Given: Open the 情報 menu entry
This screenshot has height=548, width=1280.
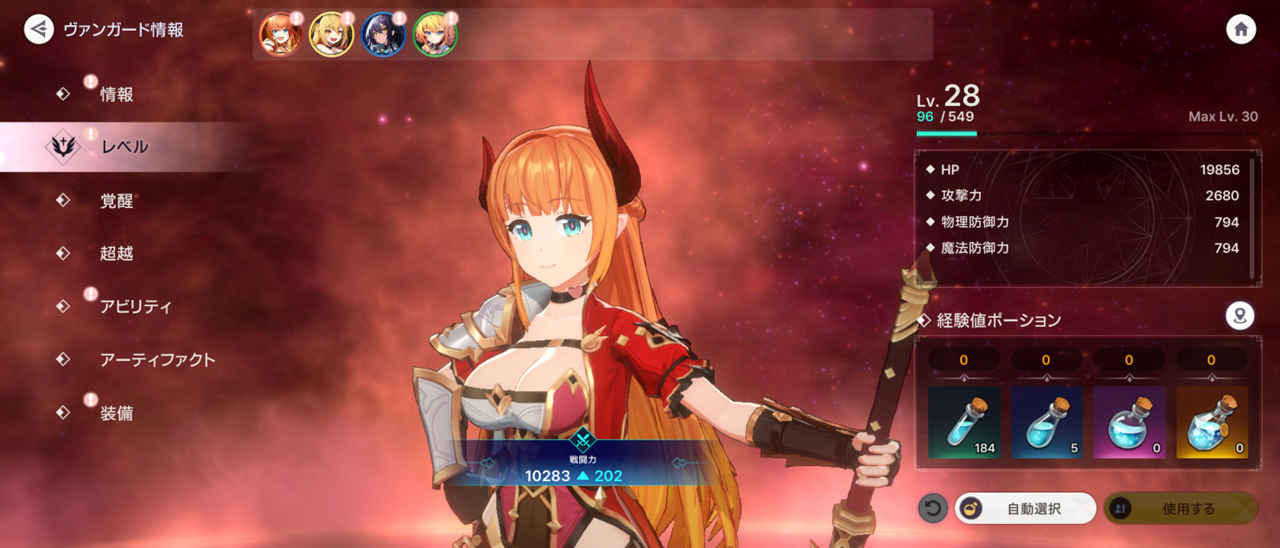Looking at the screenshot, I should 116,95.
